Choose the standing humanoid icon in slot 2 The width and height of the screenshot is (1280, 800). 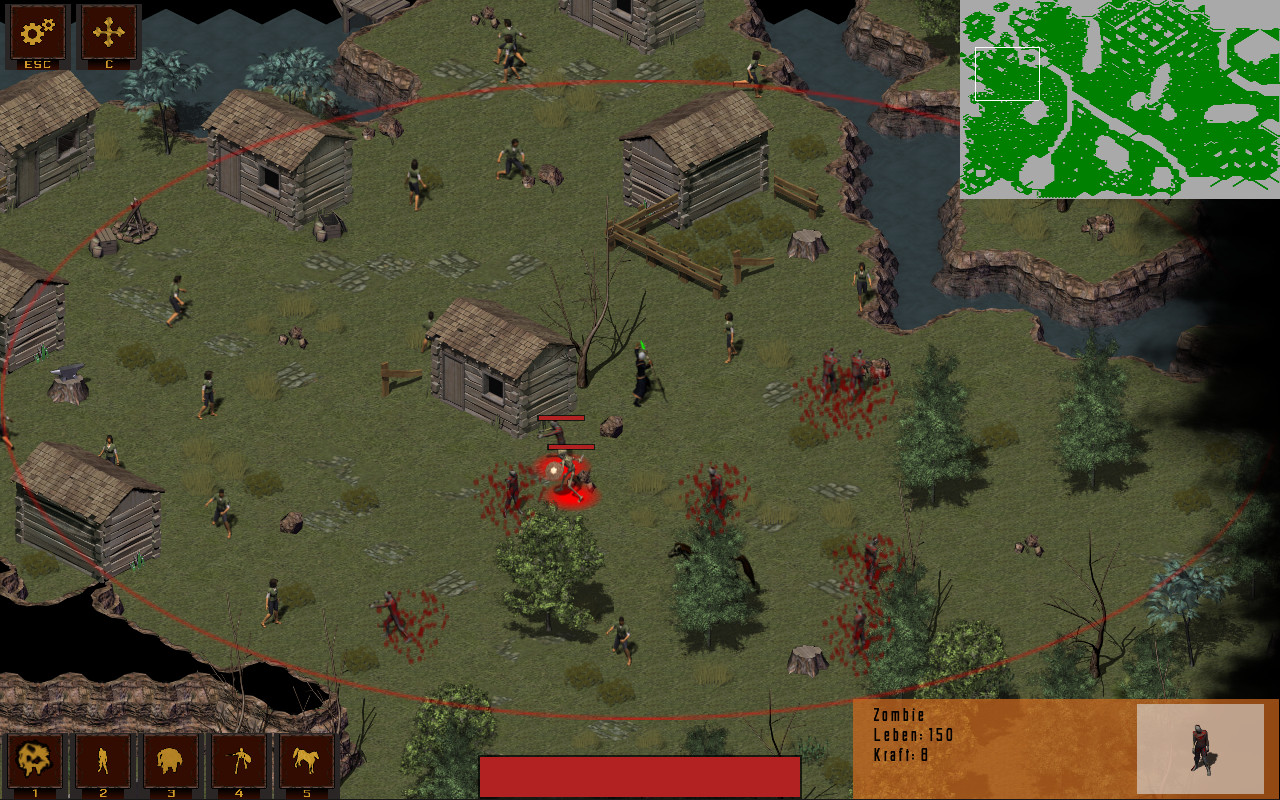point(102,762)
